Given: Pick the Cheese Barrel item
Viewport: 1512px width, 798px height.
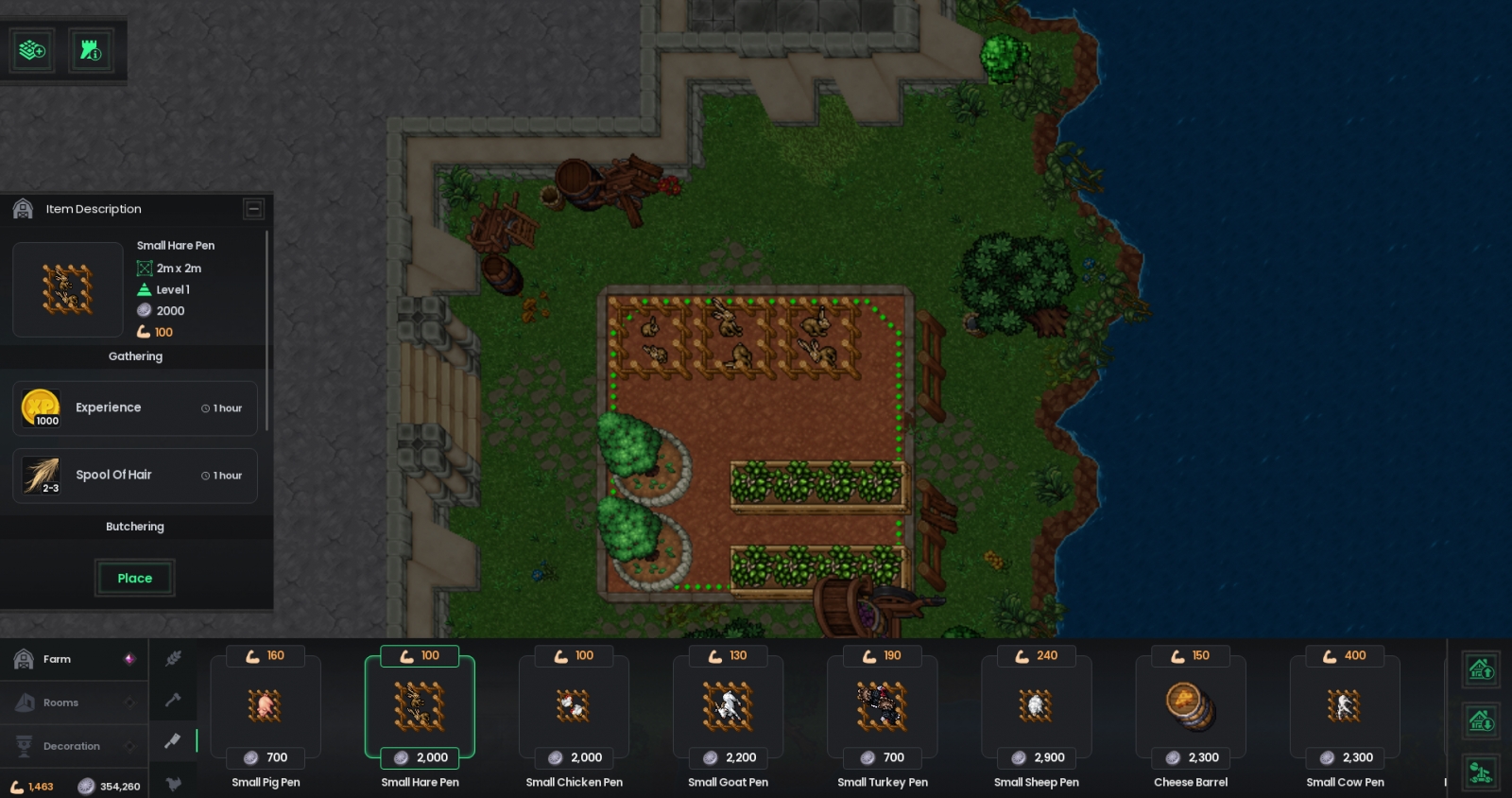Looking at the screenshot, I should point(1190,706).
